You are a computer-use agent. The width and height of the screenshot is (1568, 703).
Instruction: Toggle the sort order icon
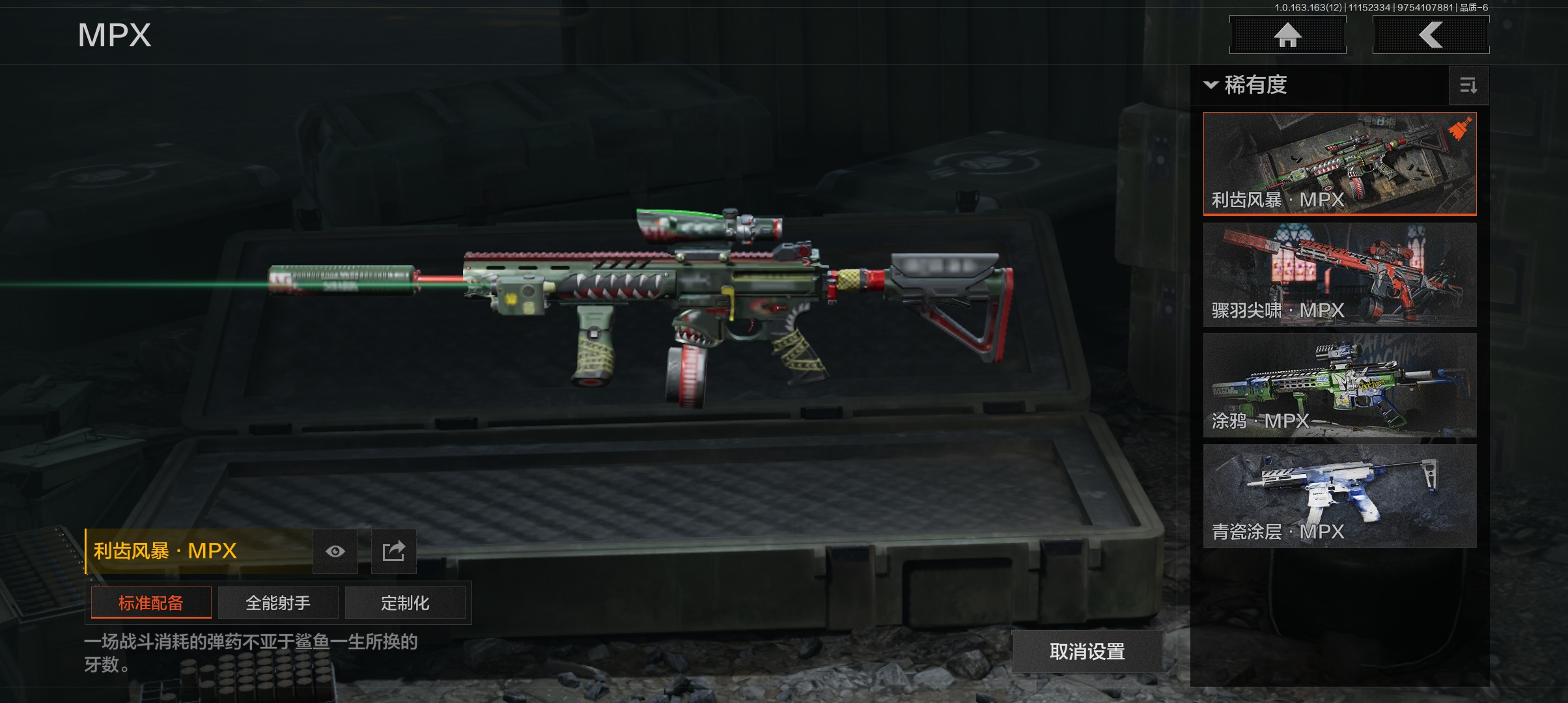1468,85
